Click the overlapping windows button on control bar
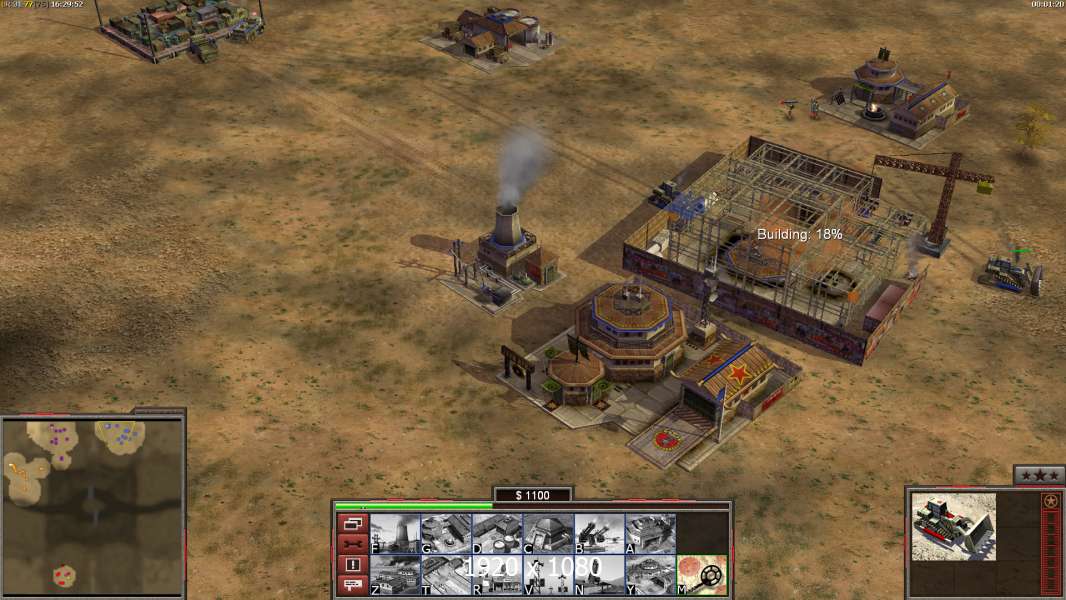This screenshot has height=600, width=1066. click(x=352, y=523)
